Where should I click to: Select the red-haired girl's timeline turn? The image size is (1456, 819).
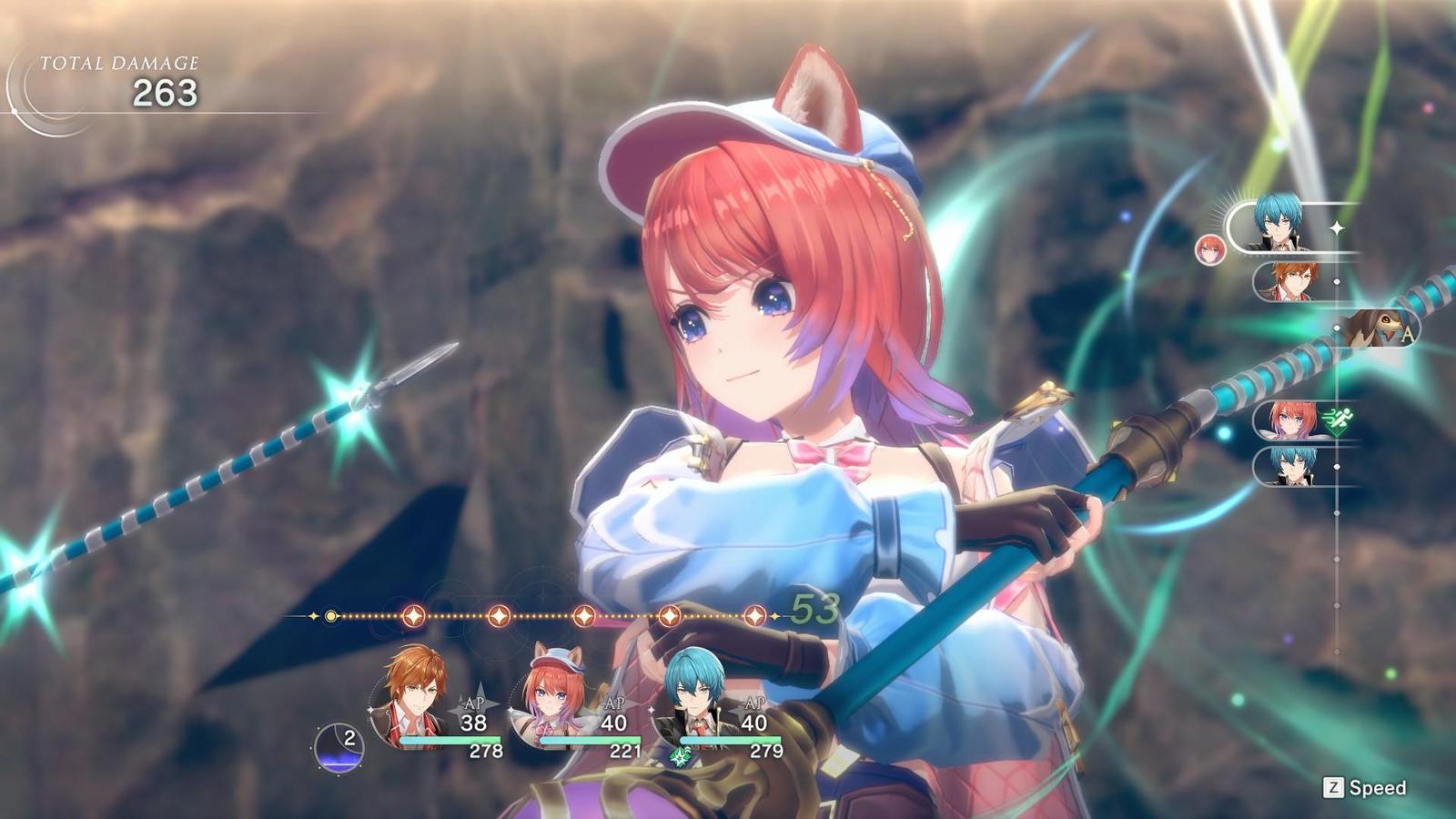point(1290,420)
